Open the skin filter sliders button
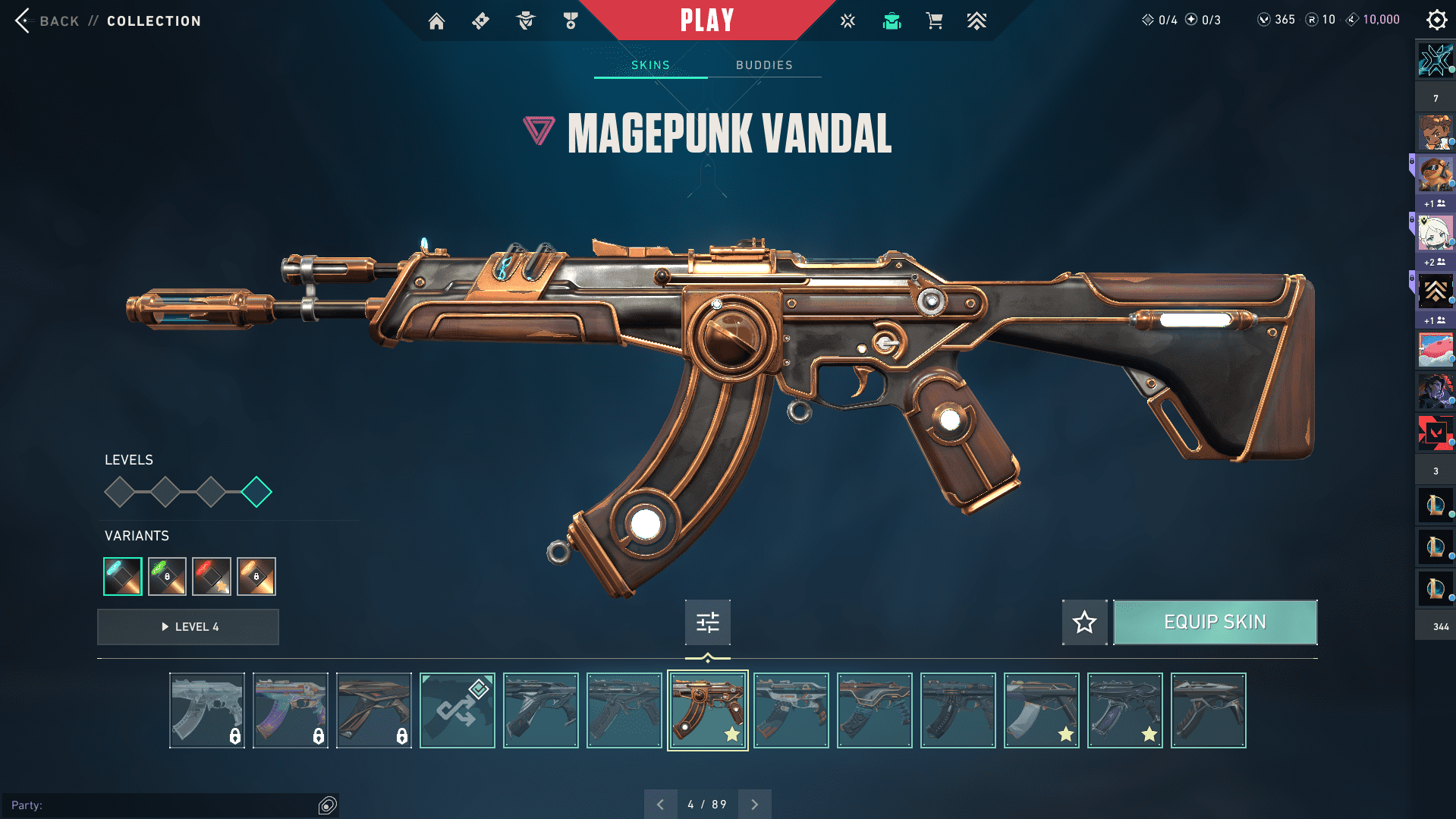 [x=707, y=622]
